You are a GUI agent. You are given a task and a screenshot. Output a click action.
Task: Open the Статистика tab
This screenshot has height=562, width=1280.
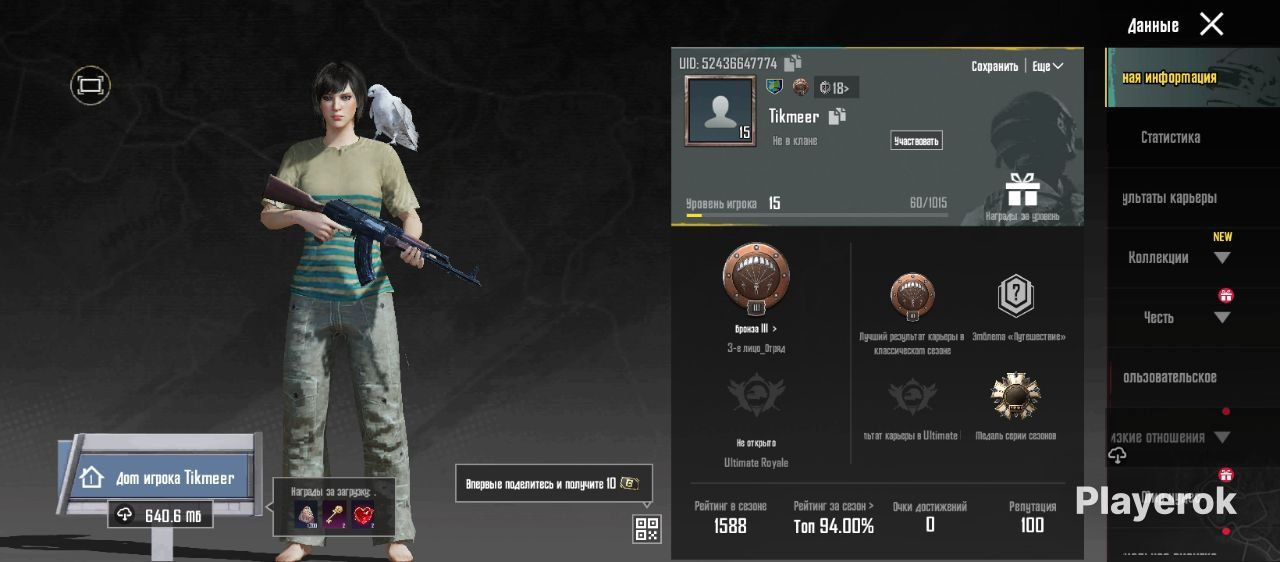[x=1170, y=137]
